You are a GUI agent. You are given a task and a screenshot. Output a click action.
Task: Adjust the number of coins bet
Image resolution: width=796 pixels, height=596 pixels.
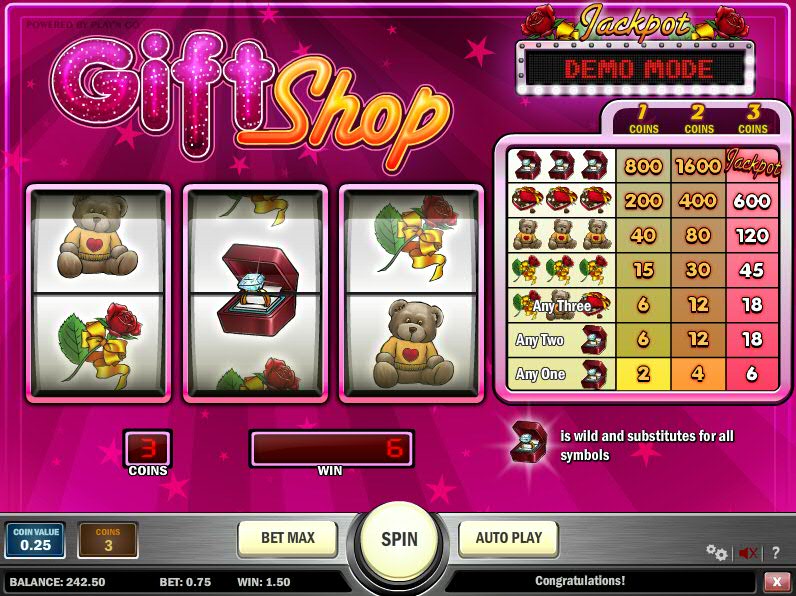point(107,540)
